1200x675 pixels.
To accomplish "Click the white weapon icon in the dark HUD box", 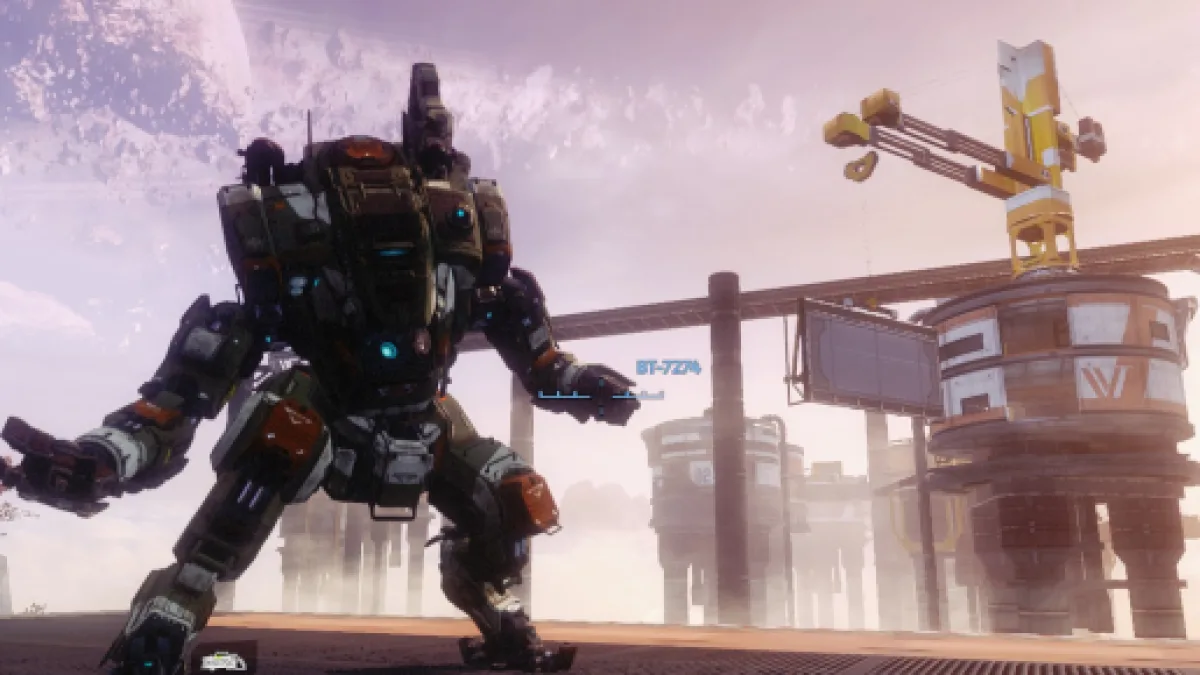I will [224, 660].
